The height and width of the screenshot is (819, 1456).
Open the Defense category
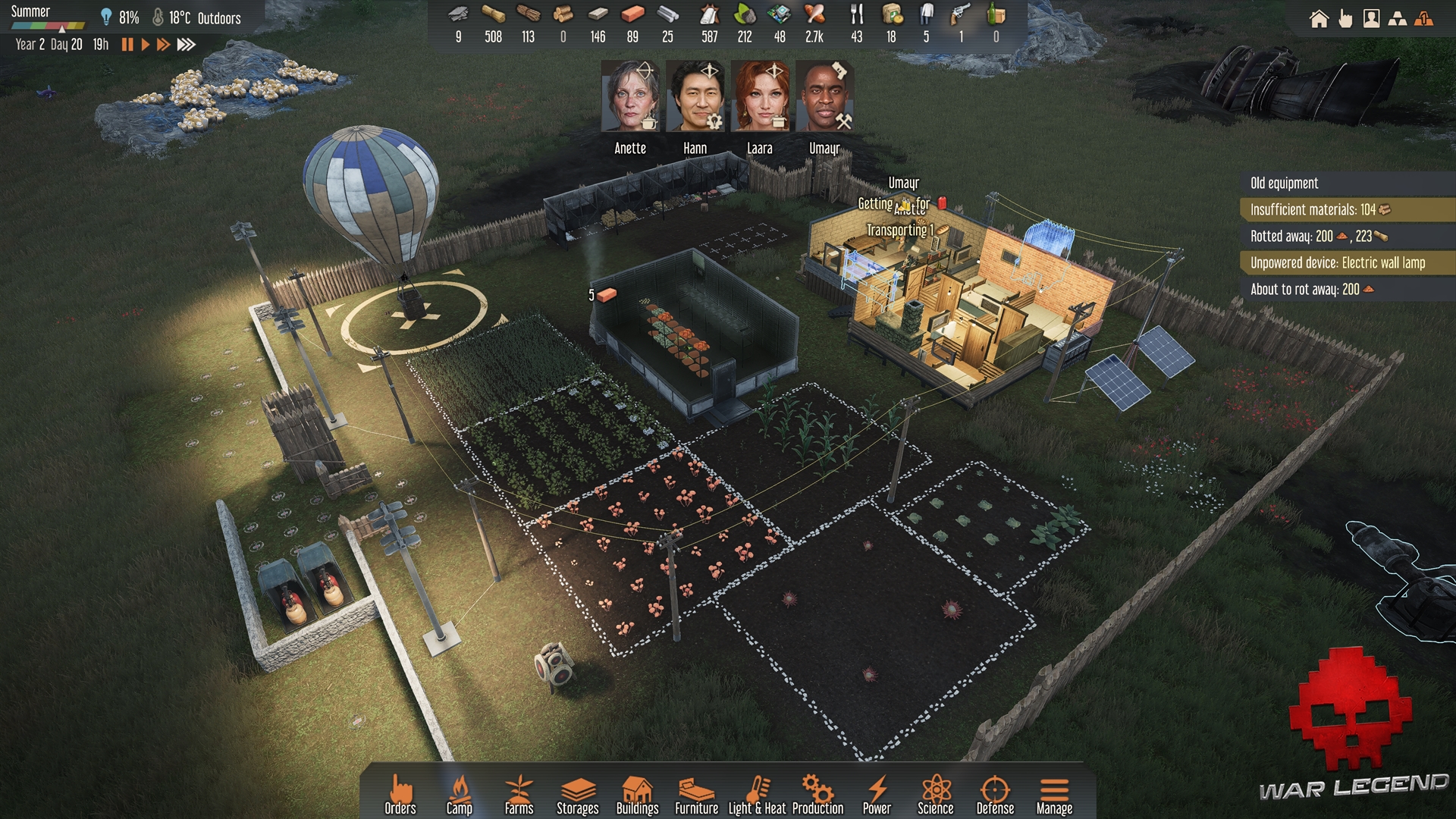click(x=995, y=794)
